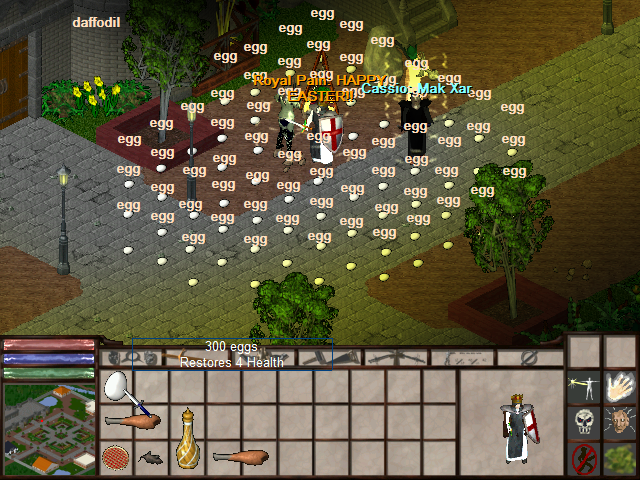Image resolution: width=640 pixels, height=480 pixels.
Task: Click the glowing face icon
Action: tap(621, 422)
